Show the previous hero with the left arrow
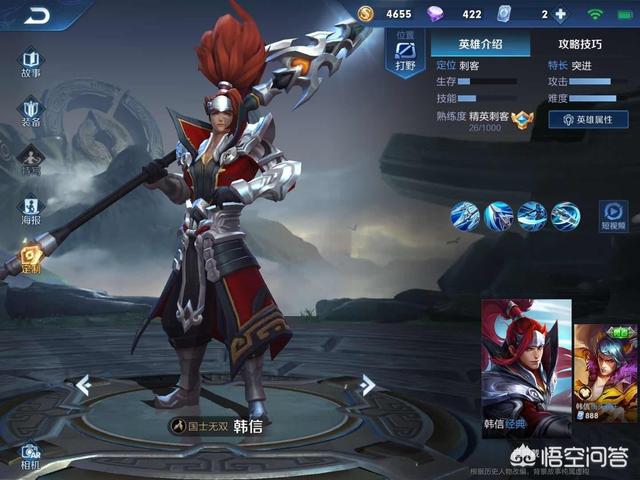 coord(84,384)
